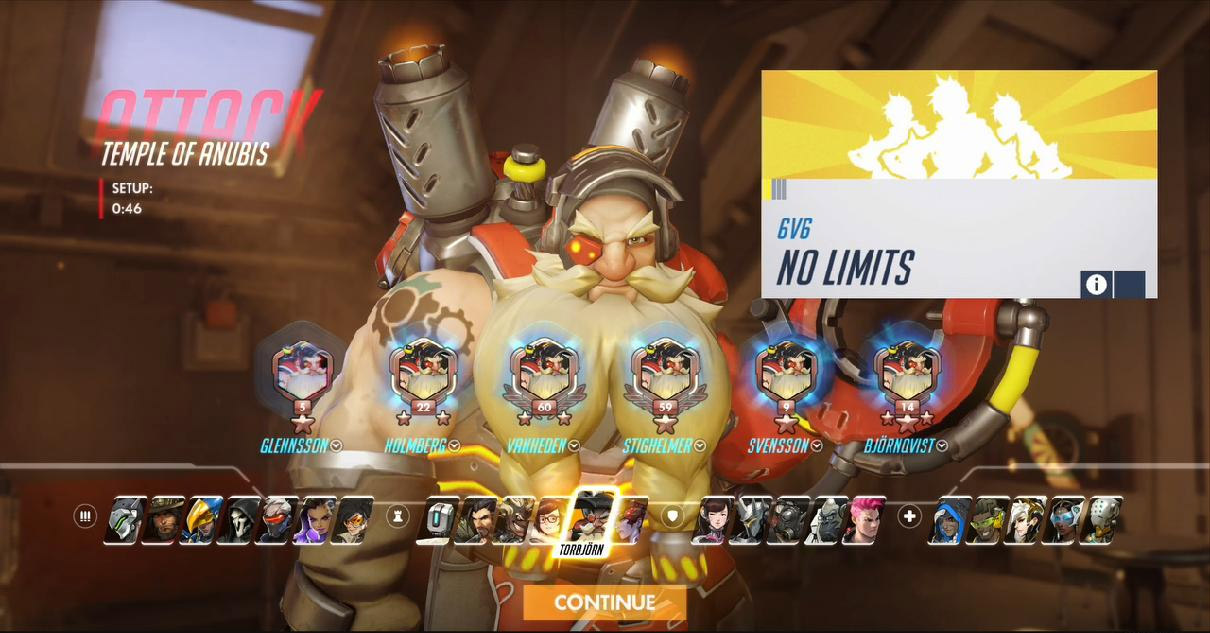This screenshot has height=633, width=1210.
Task: Open the dropdown next to player Glennsson
Action: pos(336,446)
